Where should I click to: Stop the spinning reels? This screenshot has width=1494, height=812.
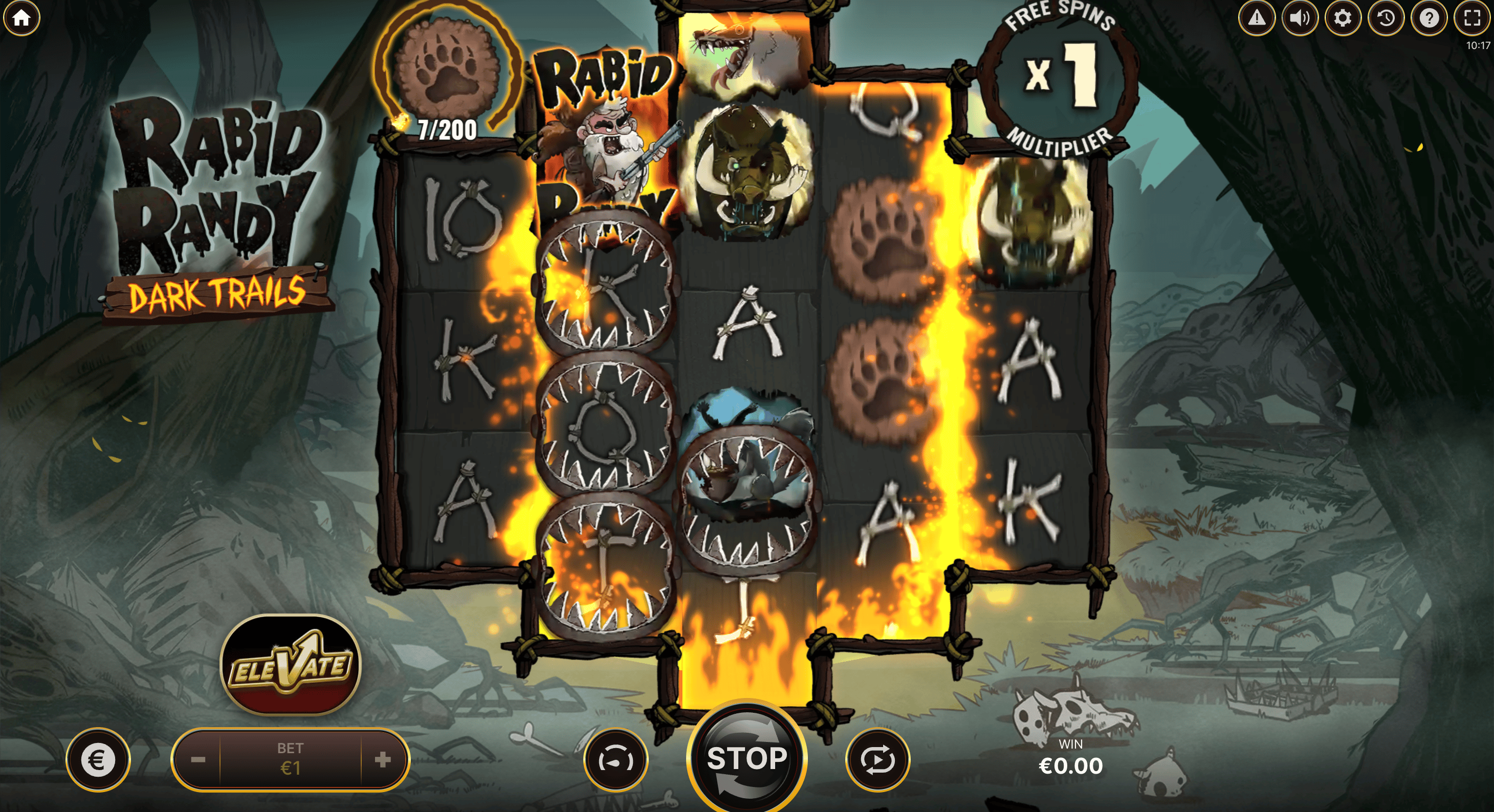coord(746,759)
